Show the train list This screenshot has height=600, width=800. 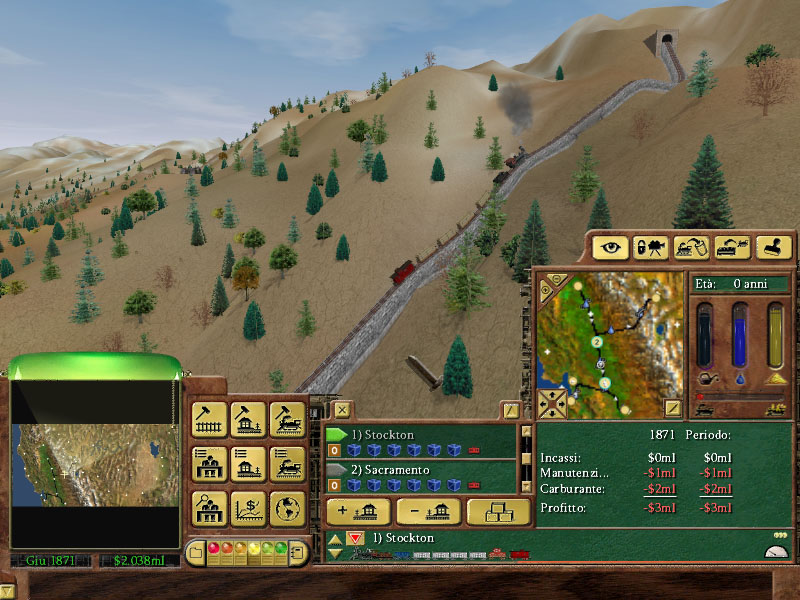click(x=287, y=464)
